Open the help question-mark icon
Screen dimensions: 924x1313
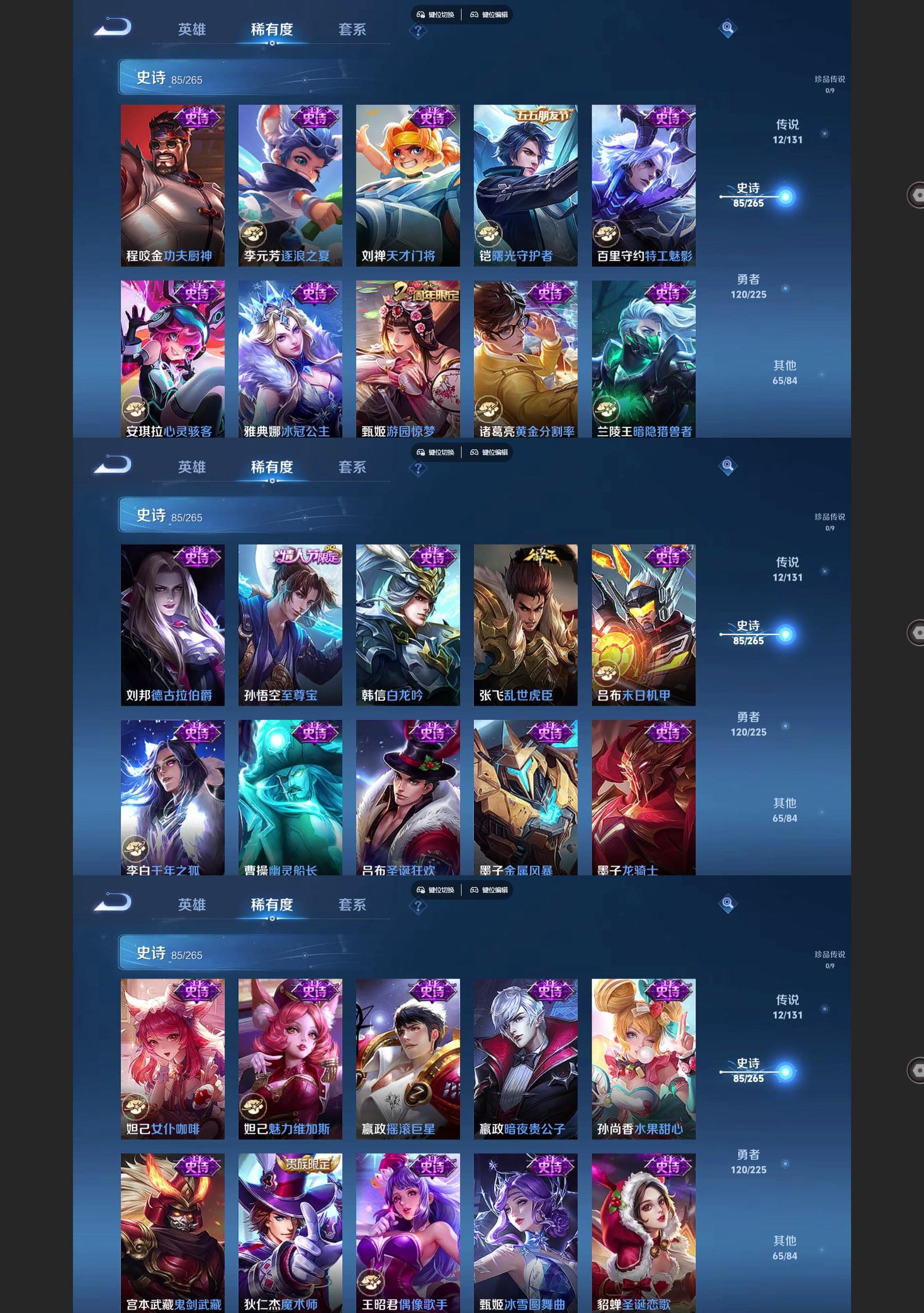pos(420,32)
